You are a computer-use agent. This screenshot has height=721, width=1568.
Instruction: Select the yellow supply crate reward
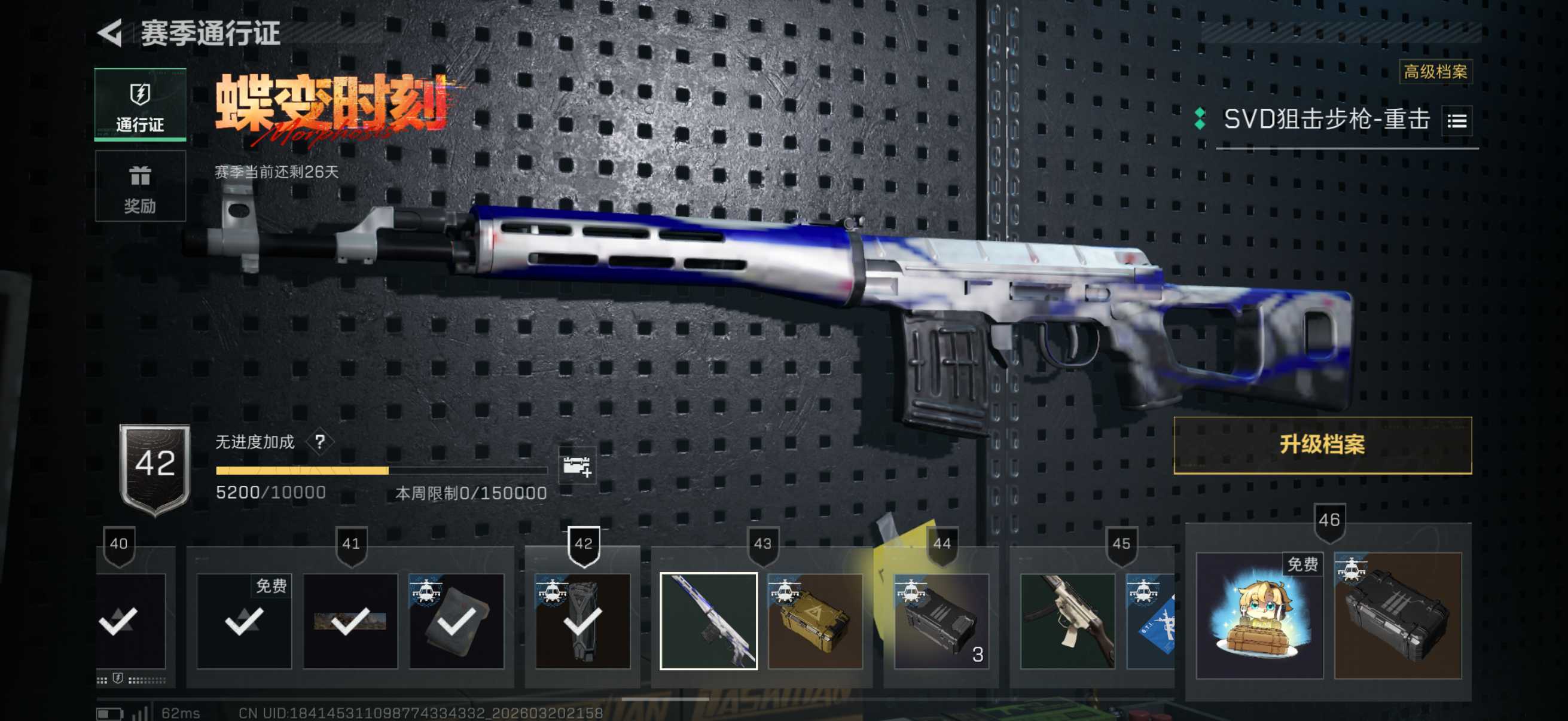click(815, 621)
